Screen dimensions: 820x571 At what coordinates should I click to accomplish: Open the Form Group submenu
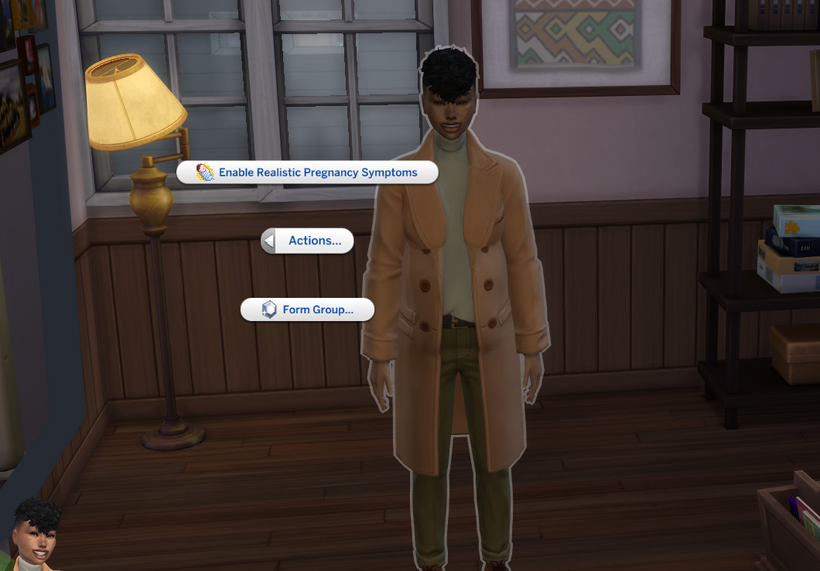[x=308, y=310]
